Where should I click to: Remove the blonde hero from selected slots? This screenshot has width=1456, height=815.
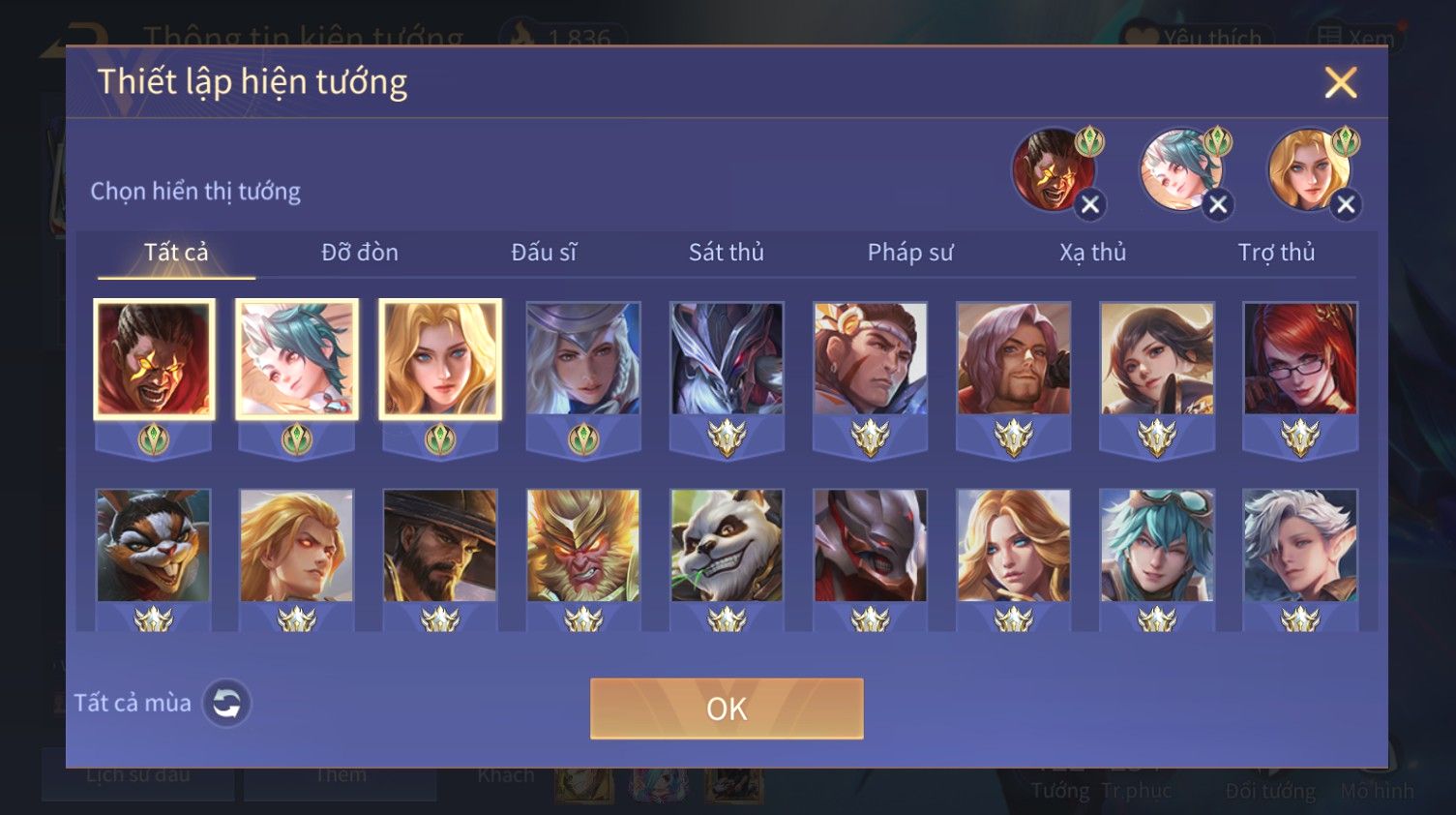coord(1346,205)
